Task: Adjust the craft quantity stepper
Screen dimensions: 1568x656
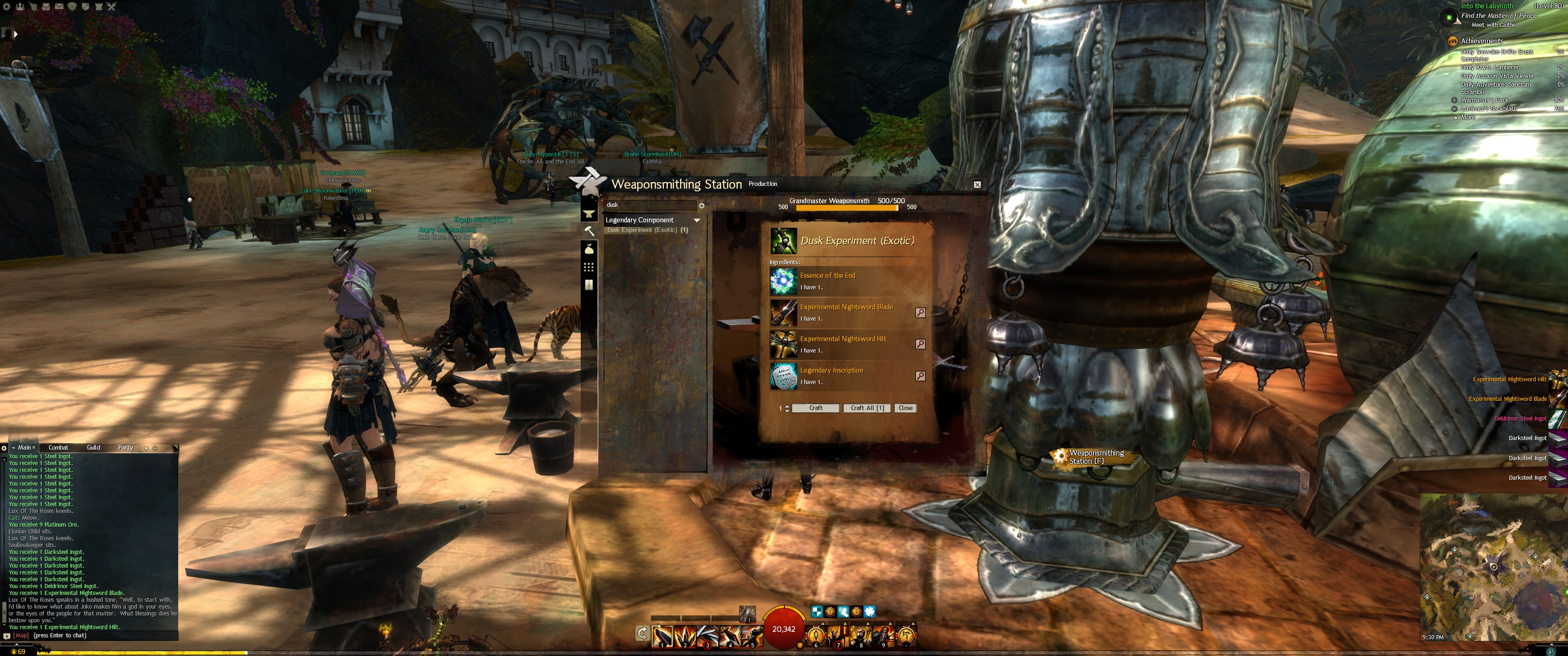Action: tap(787, 408)
